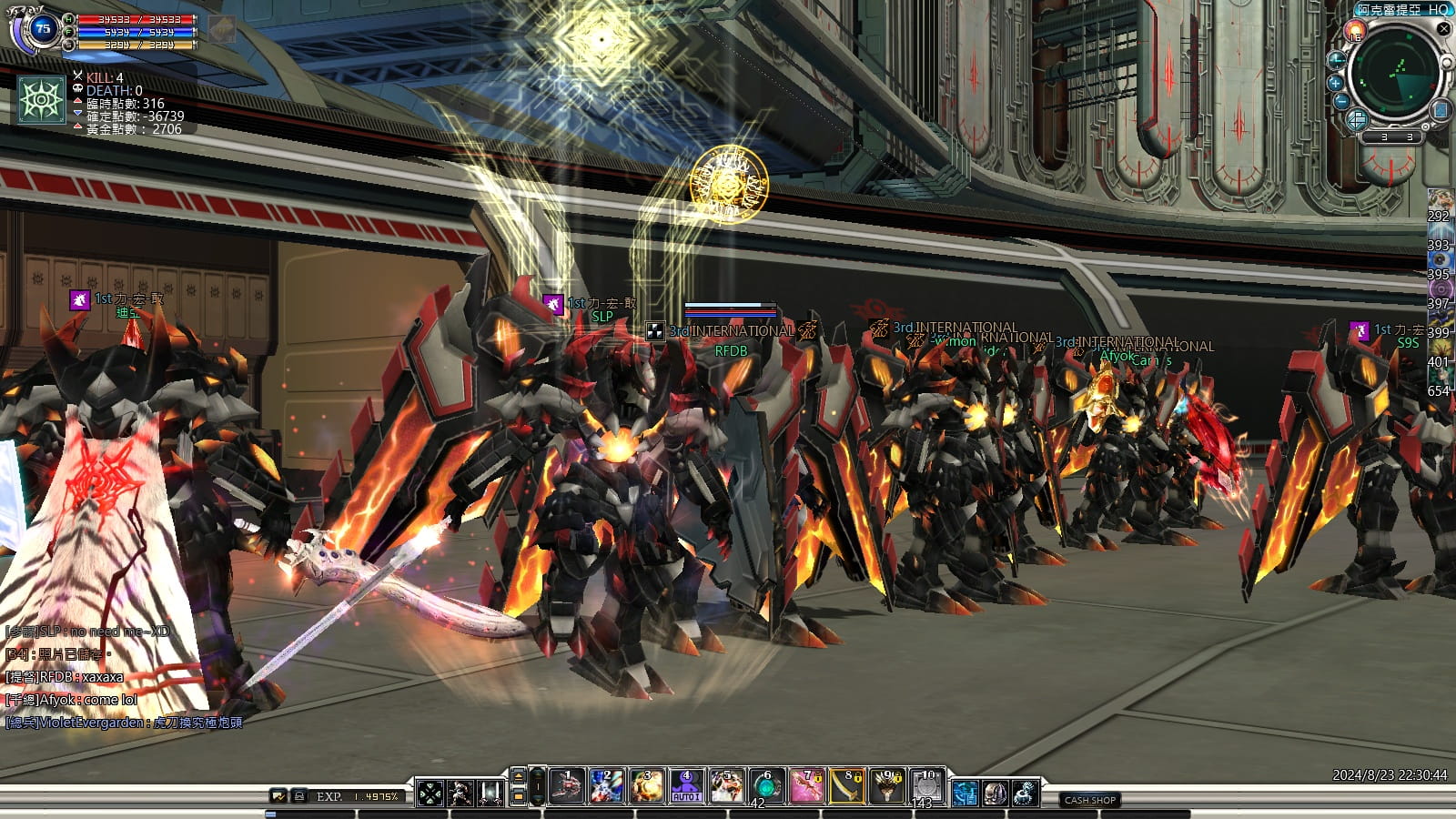Image resolution: width=1456 pixels, height=819 pixels.
Task: Activate the AUTO I skill in slot 4
Action: tap(686, 787)
